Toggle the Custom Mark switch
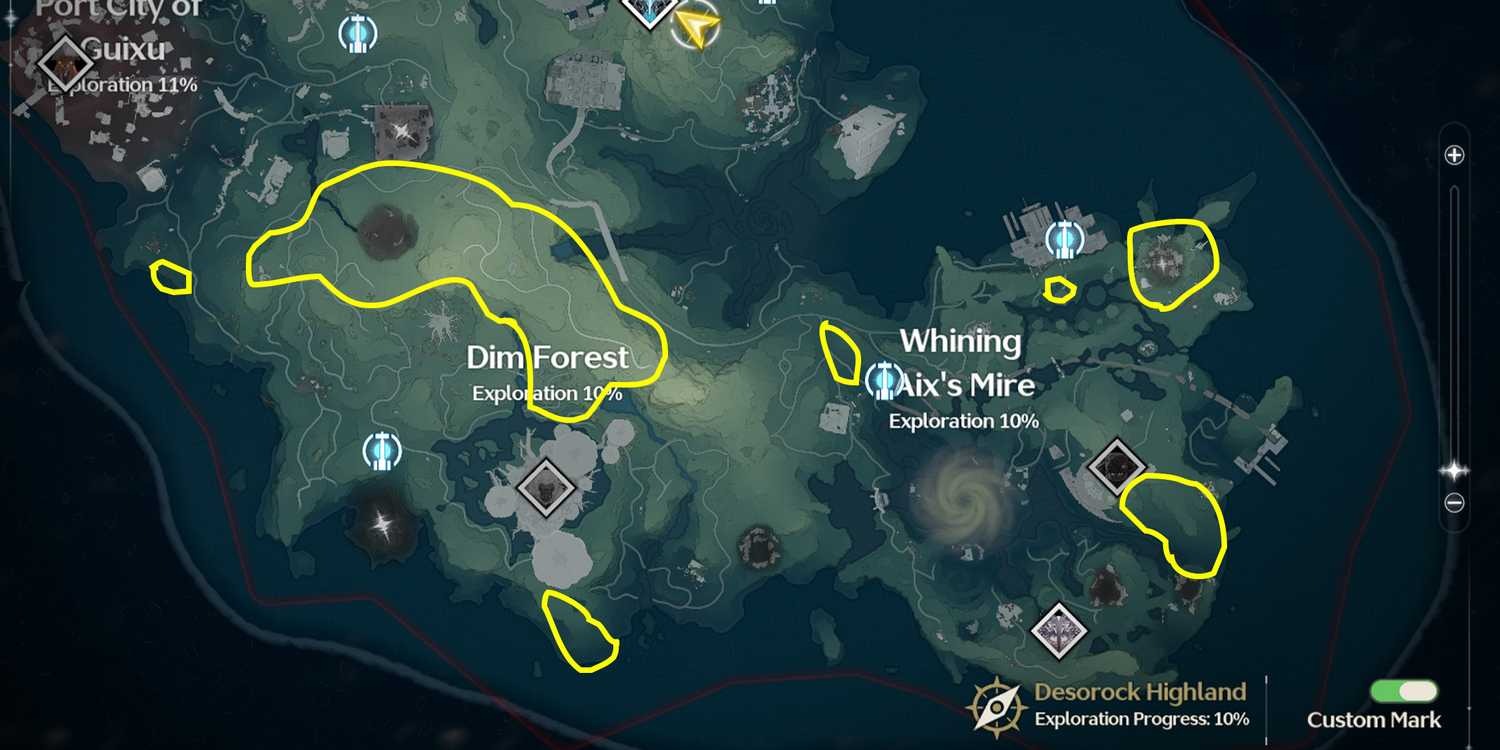 point(1404,692)
